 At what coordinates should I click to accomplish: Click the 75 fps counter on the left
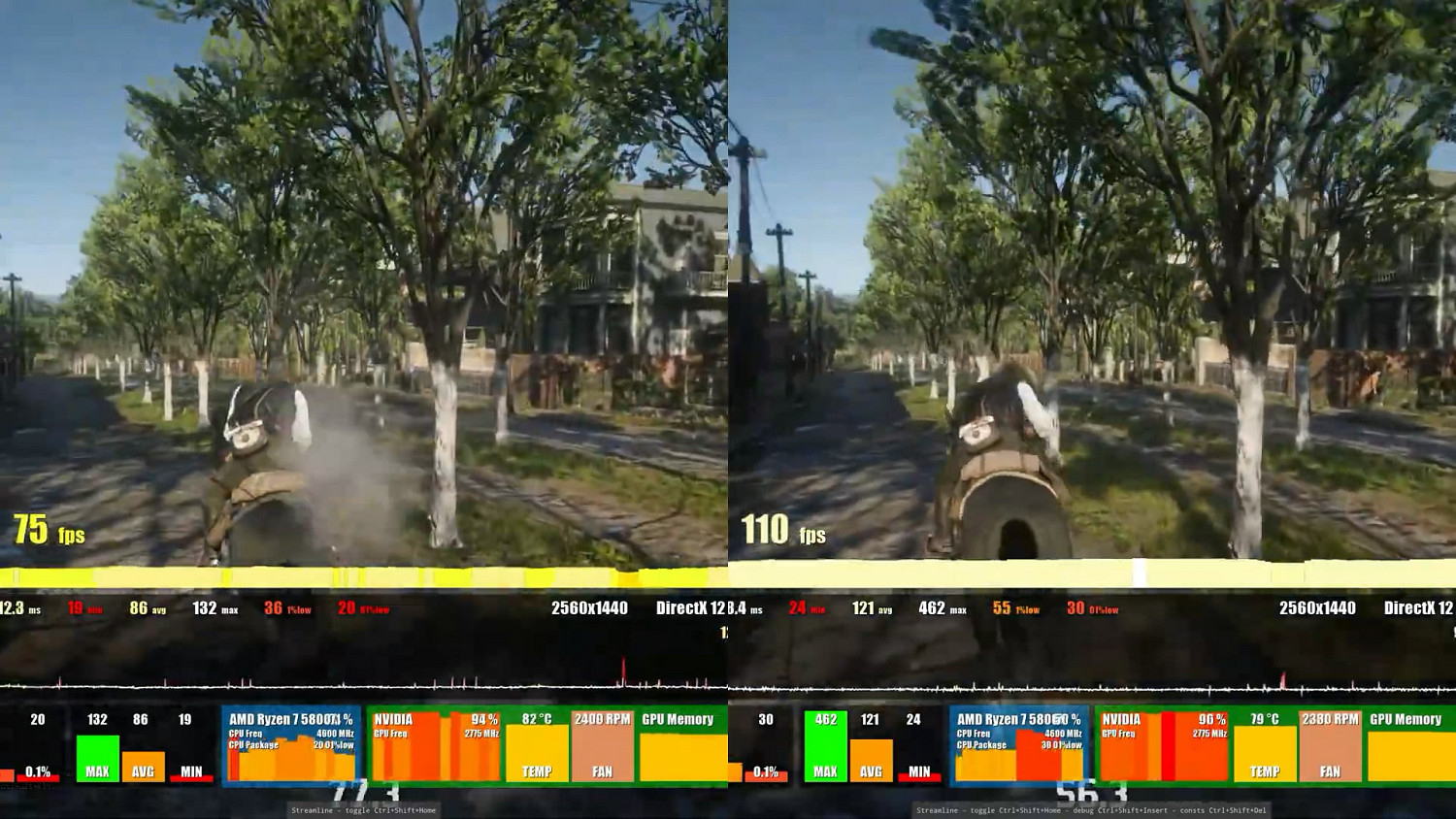coord(49,532)
